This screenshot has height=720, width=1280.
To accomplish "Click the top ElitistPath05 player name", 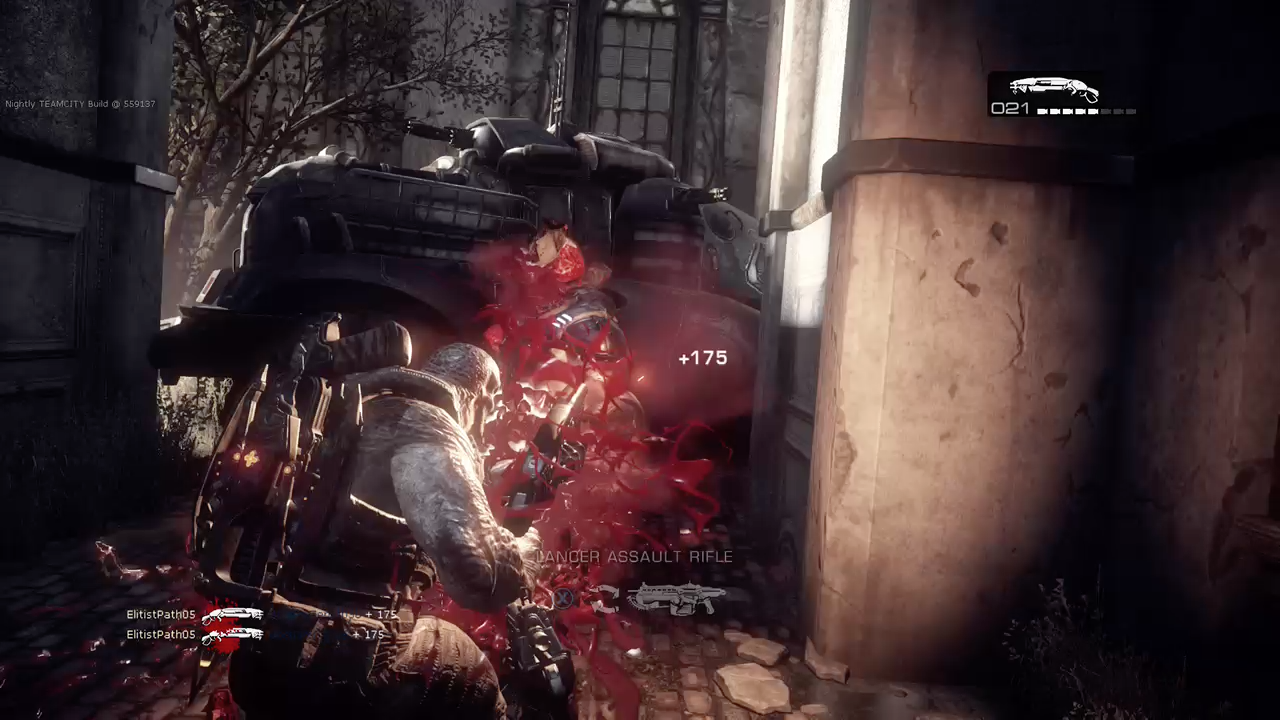I will (160, 614).
